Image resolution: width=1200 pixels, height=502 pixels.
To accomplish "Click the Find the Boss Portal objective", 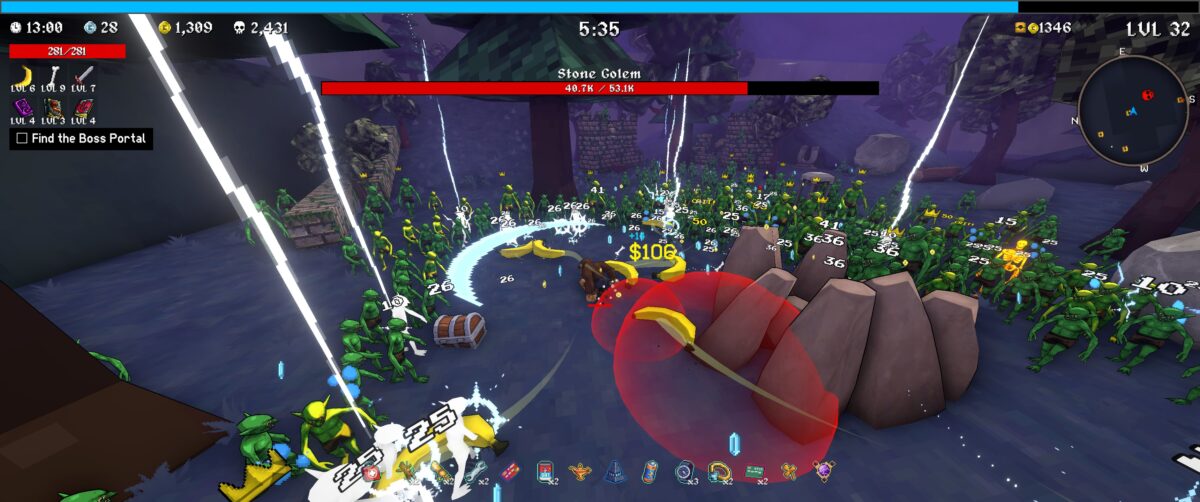I will (x=81, y=139).
